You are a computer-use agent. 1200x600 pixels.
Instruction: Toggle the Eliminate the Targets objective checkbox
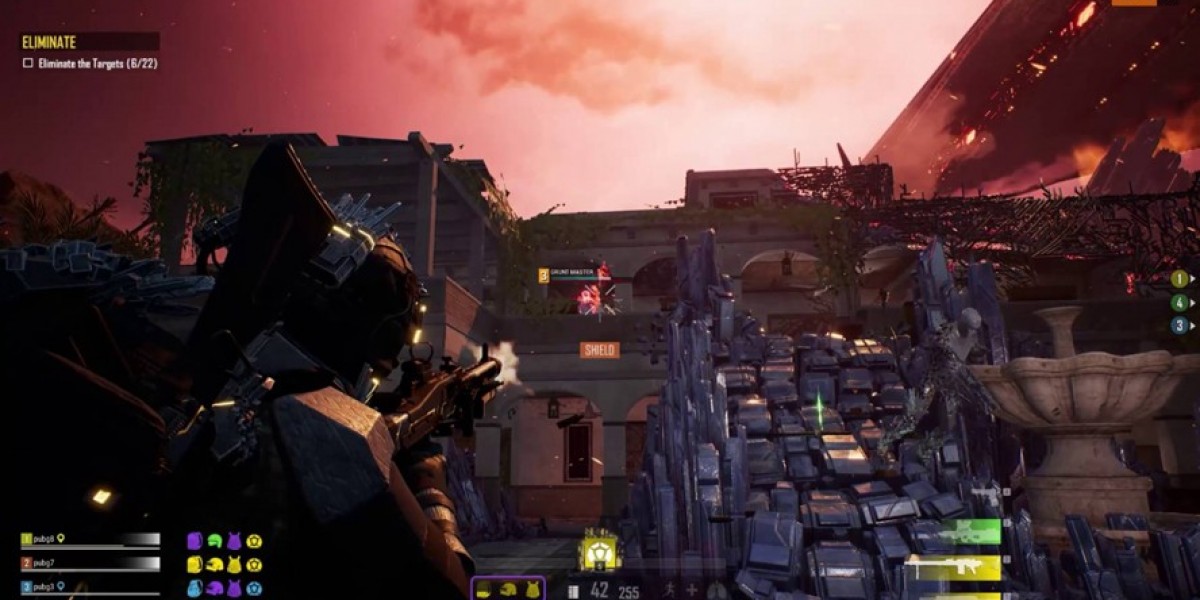[28, 63]
